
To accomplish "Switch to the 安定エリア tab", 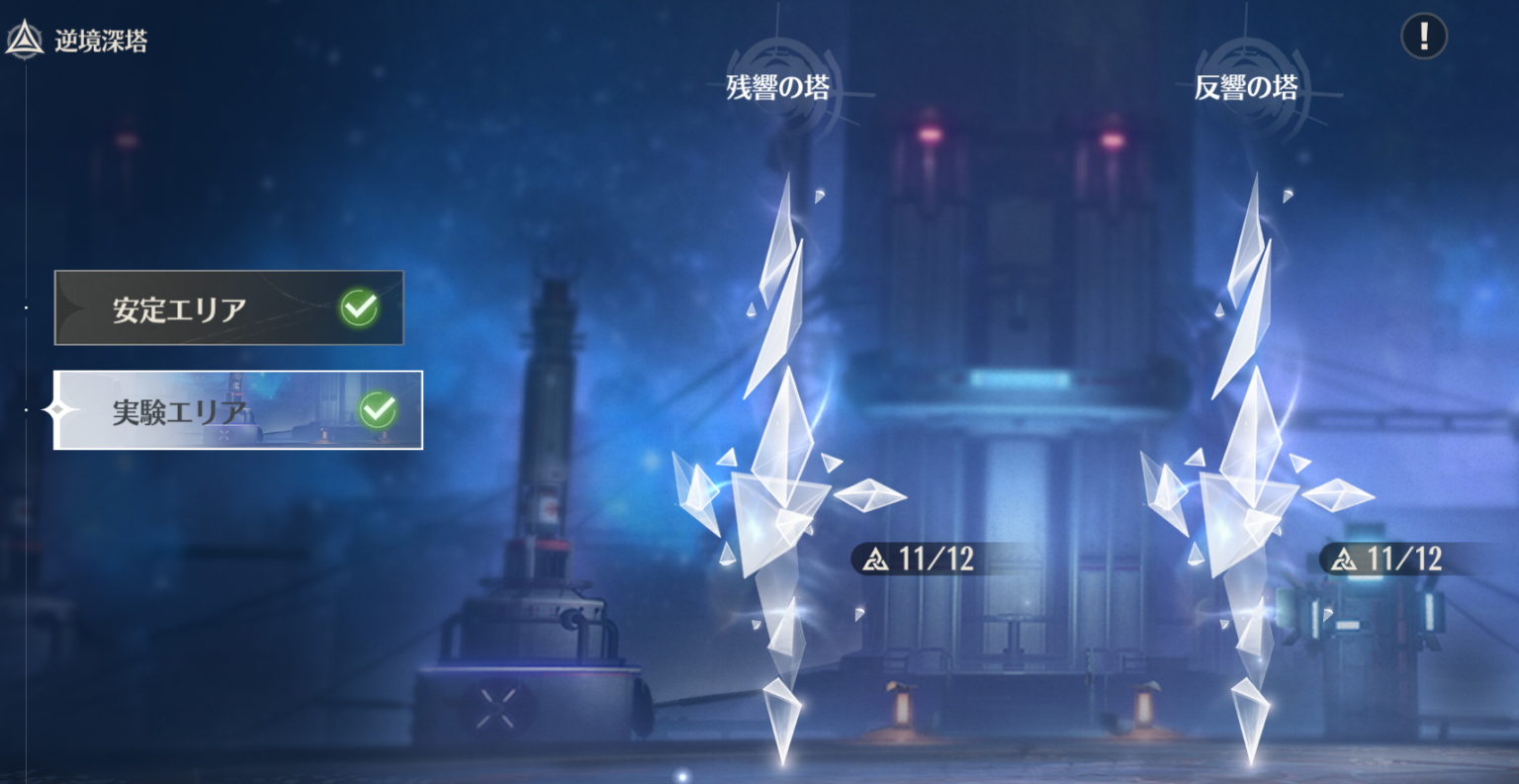I will 227,306.
